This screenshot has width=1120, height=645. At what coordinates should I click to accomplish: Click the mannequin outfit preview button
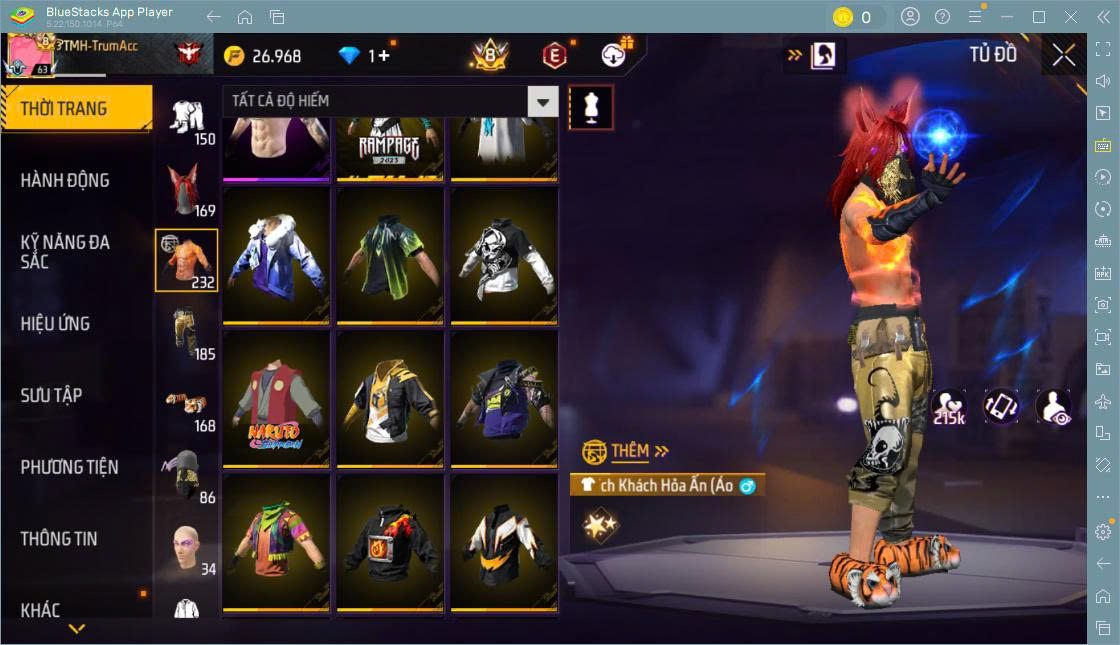tap(591, 107)
